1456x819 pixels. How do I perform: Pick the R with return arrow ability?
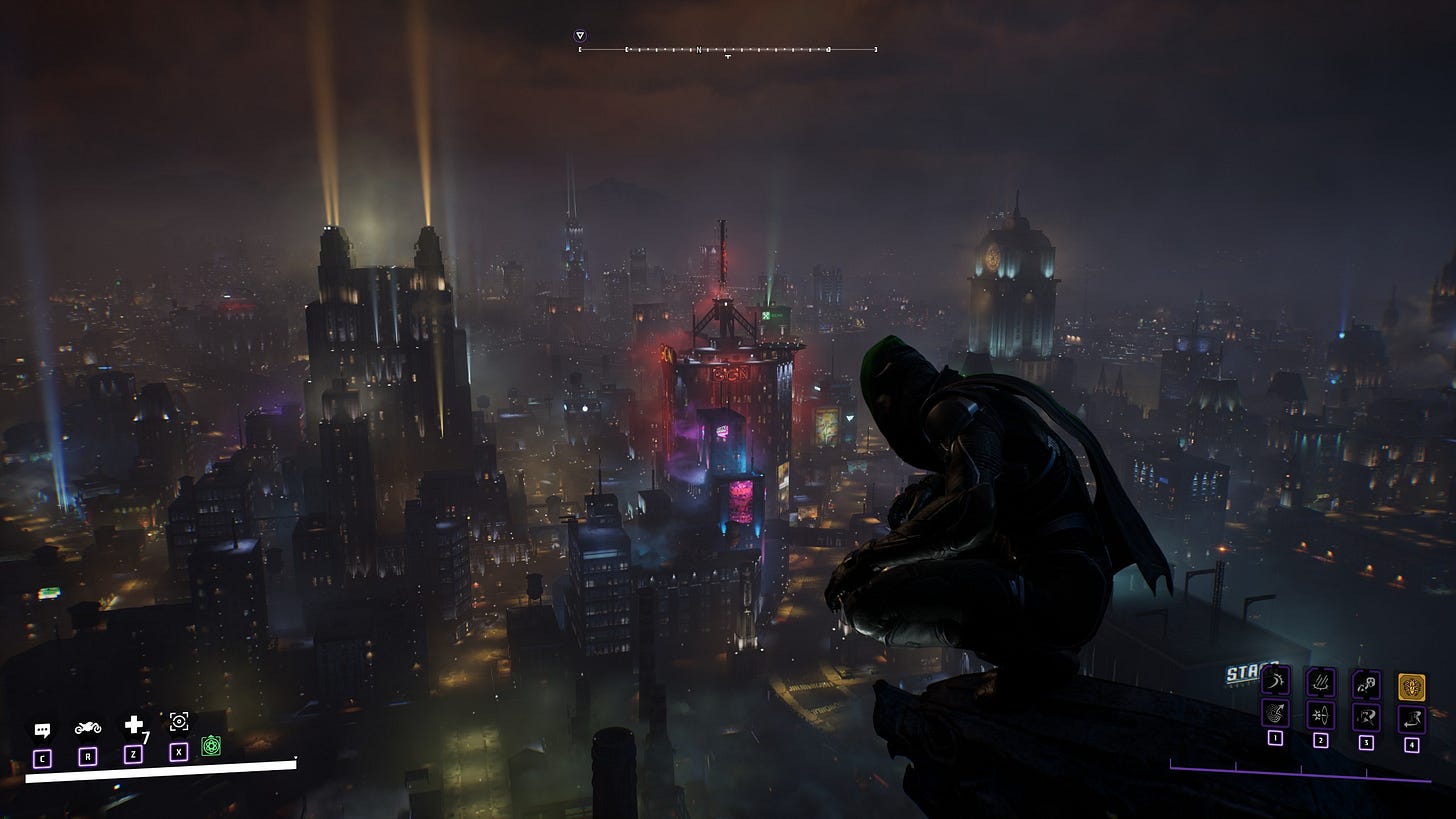tap(1412, 718)
